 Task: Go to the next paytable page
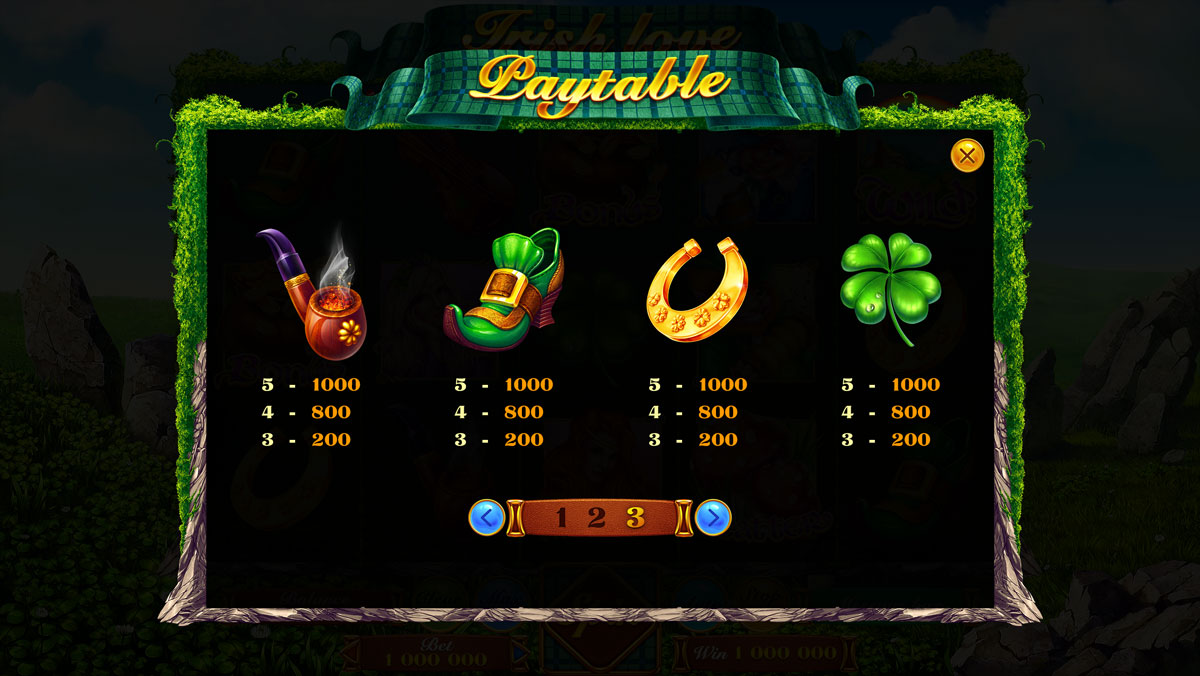coord(713,517)
